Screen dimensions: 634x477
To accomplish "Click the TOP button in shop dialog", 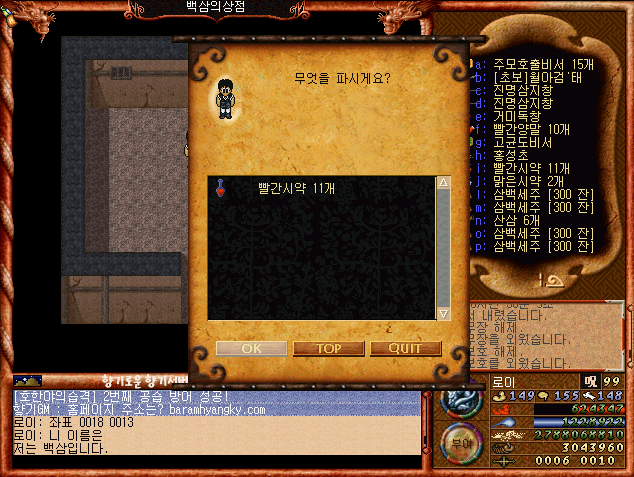I will coord(327,348).
